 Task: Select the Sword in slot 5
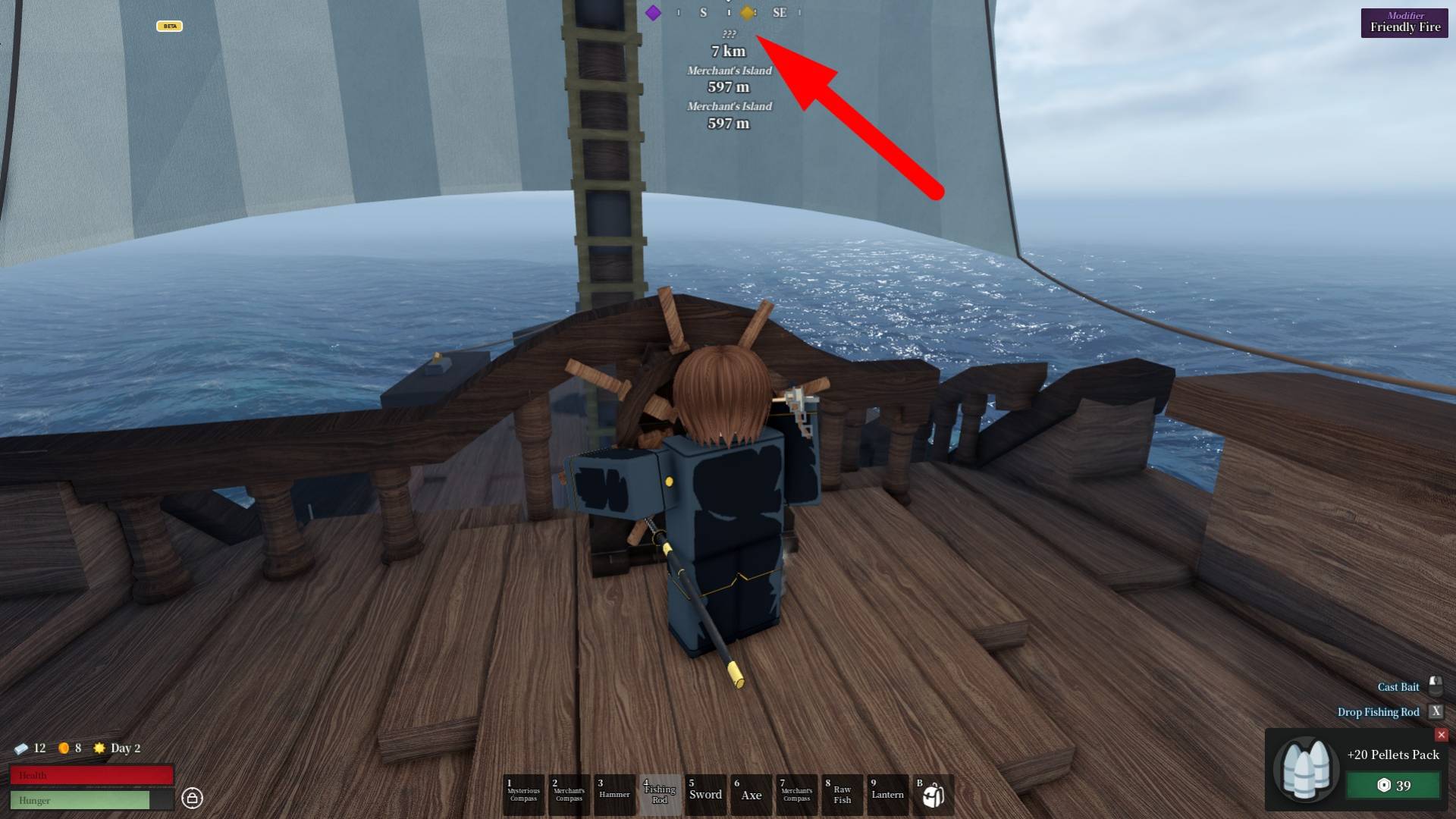(705, 794)
